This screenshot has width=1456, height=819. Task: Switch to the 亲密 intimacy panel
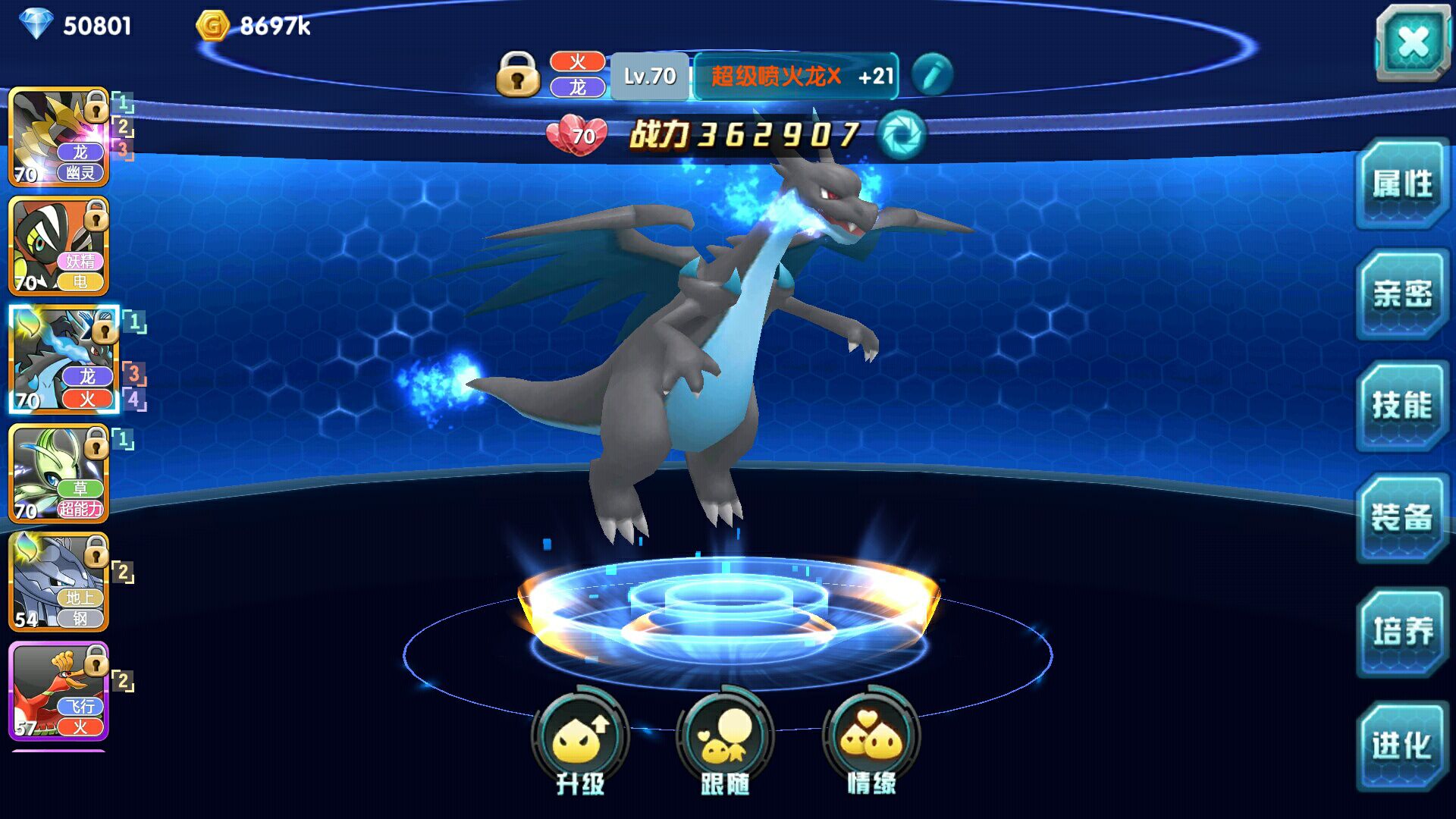[x=1401, y=295]
